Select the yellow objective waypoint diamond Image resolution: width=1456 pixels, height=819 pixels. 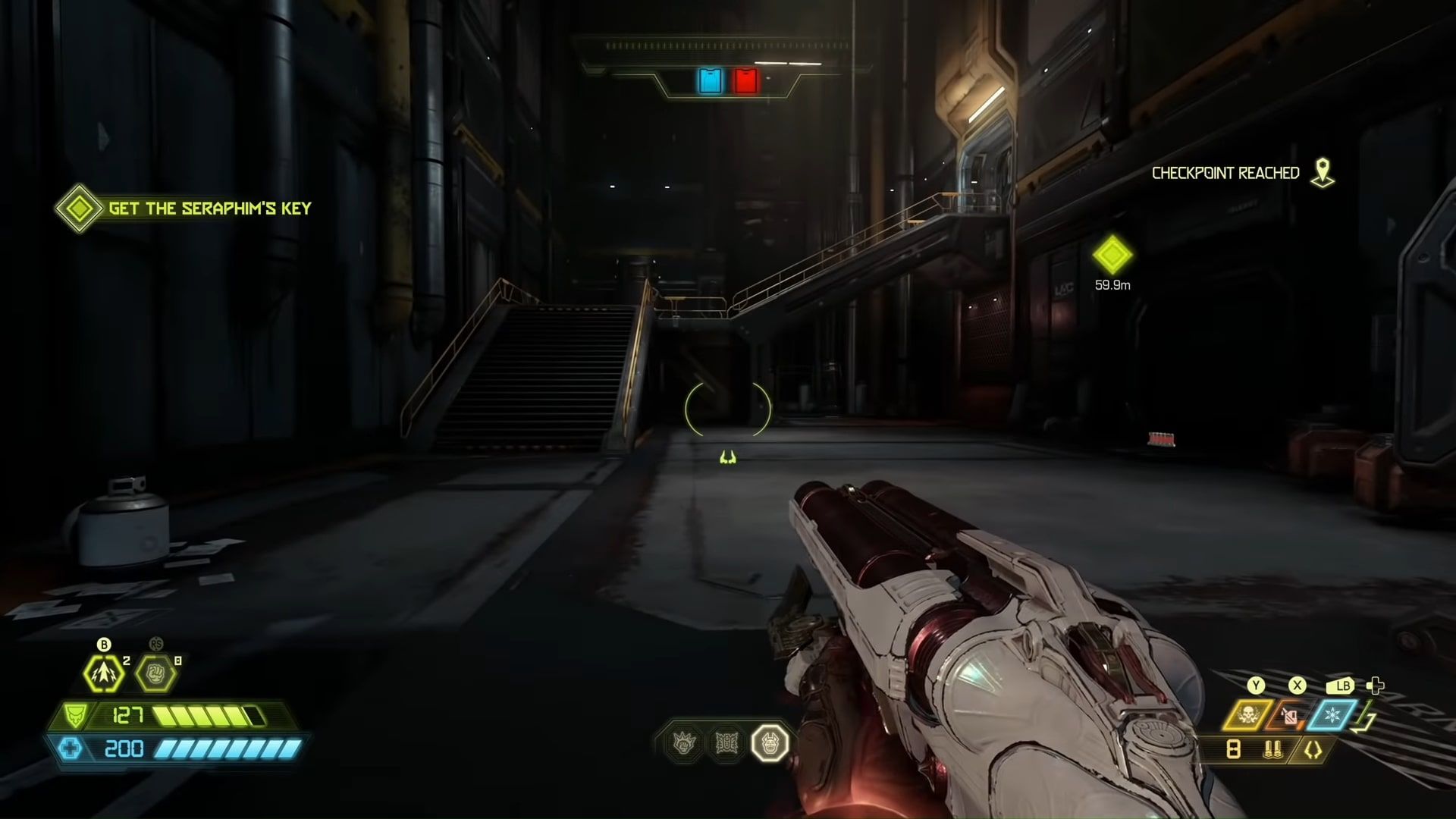coord(1112,255)
